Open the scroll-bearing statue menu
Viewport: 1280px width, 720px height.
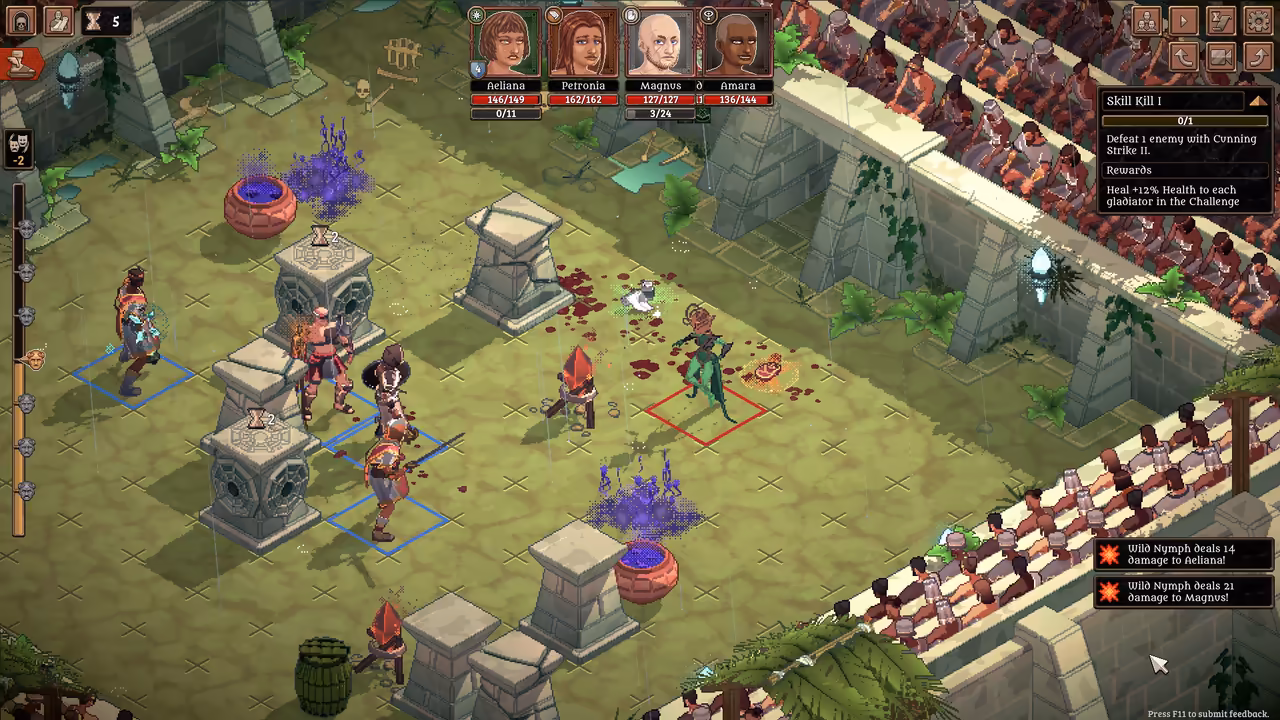(58, 20)
